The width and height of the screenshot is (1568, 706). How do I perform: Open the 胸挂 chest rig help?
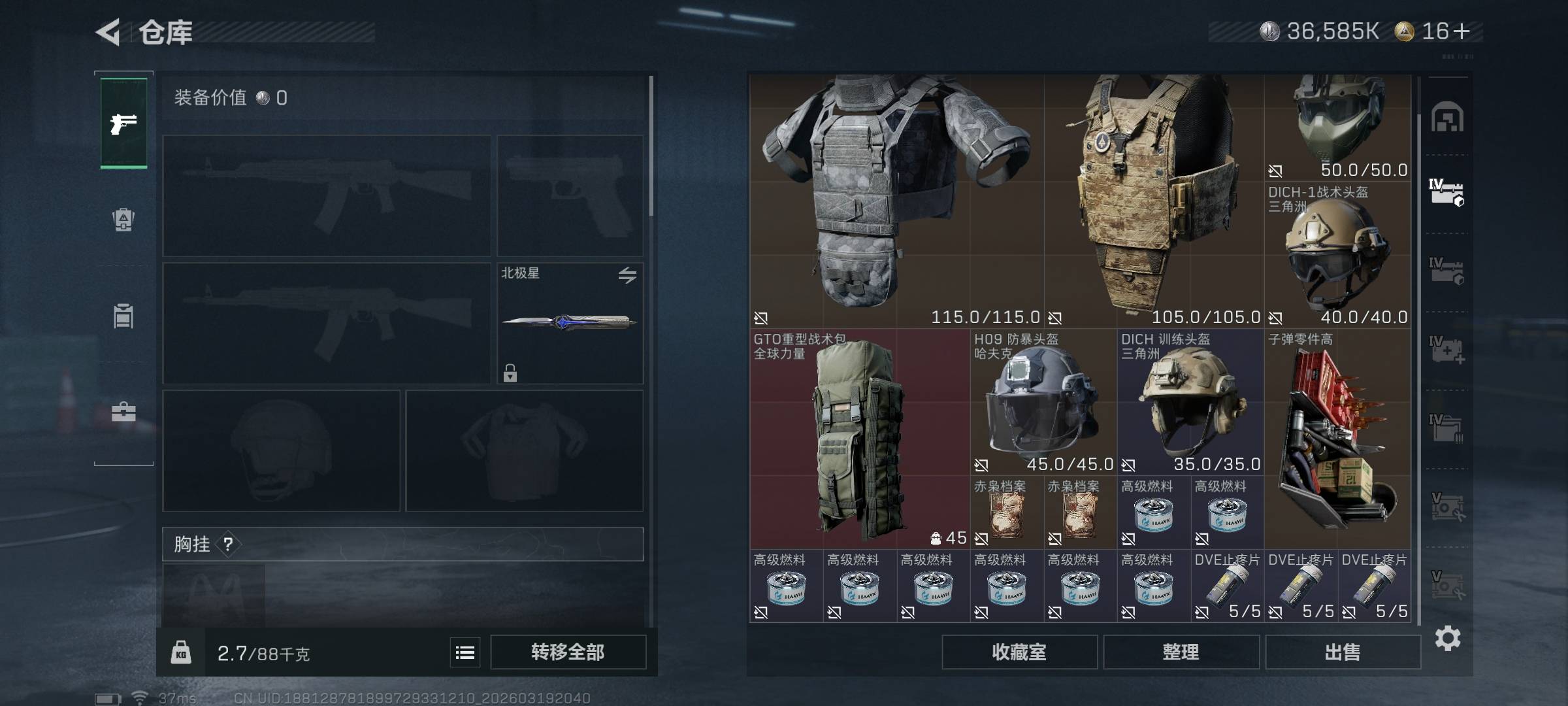click(x=228, y=544)
